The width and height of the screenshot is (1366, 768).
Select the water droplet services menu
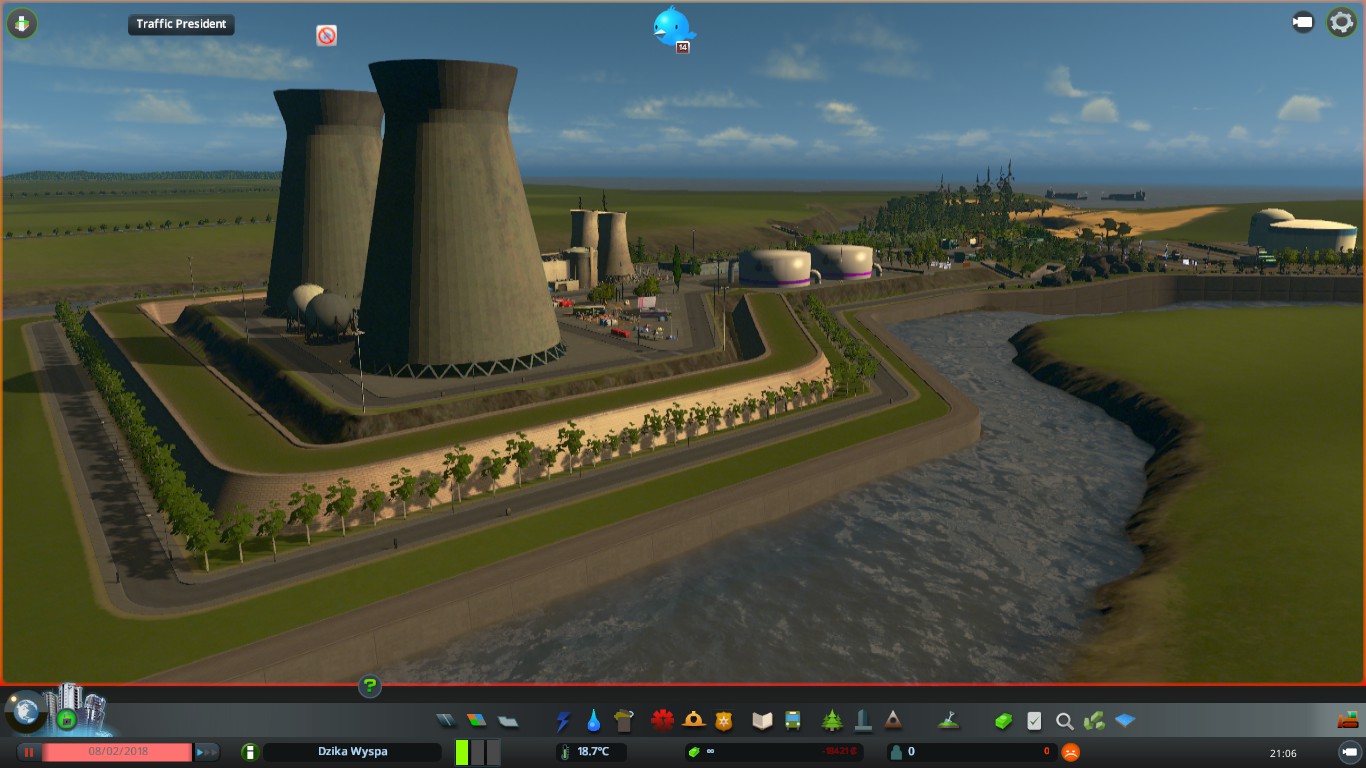pyautogui.click(x=594, y=720)
